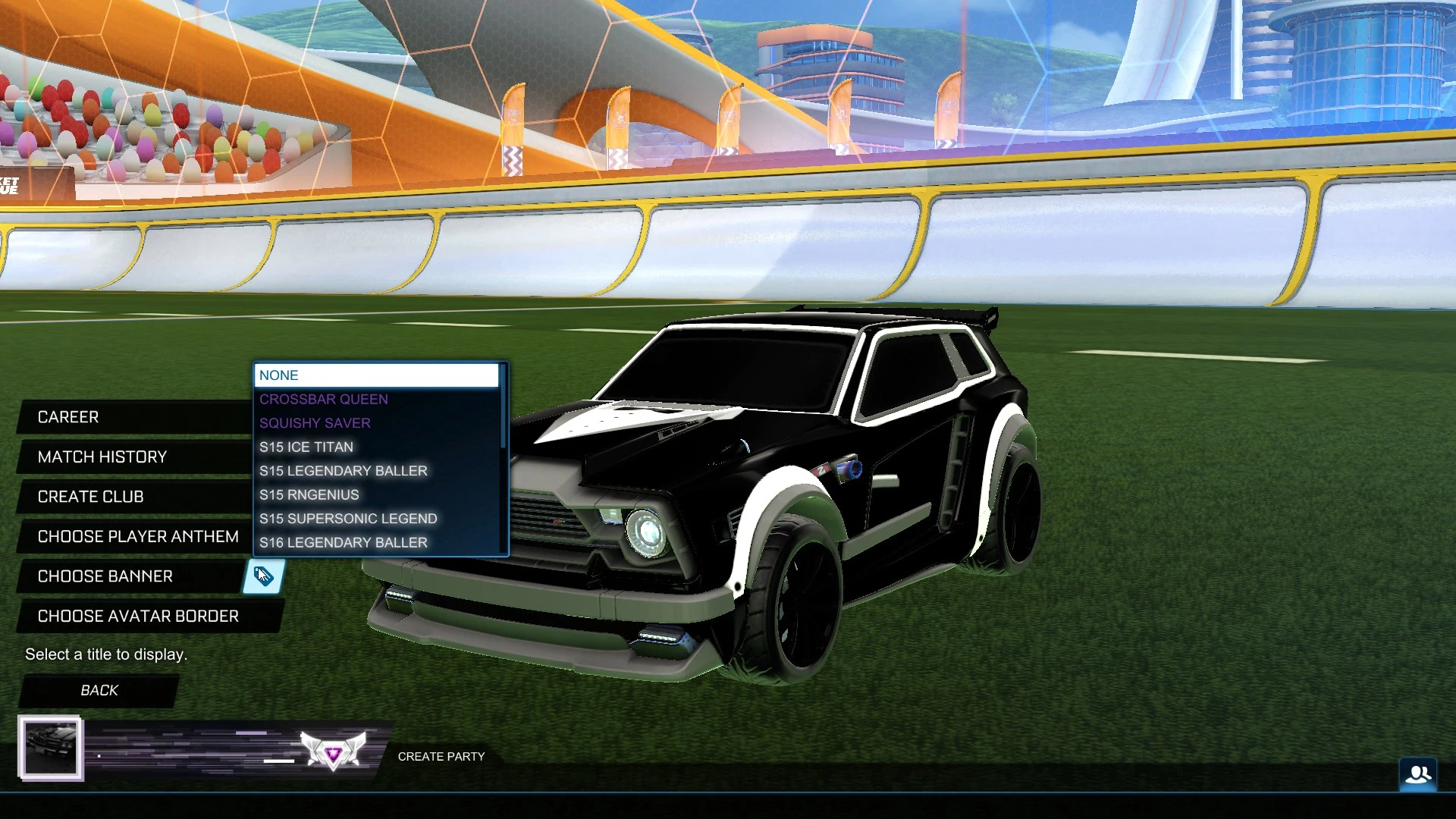Click the CREATE PARTY button
1456x819 pixels.
point(442,756)
